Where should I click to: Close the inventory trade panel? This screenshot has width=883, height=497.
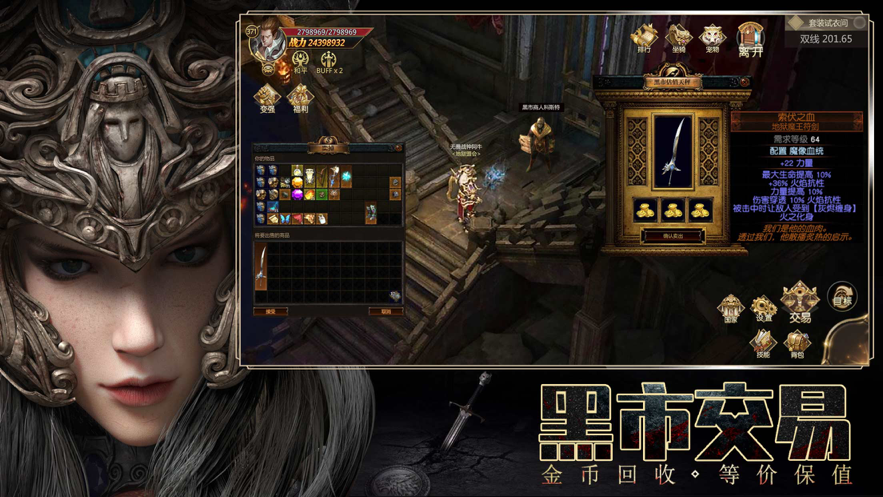(x=399, y=147)
